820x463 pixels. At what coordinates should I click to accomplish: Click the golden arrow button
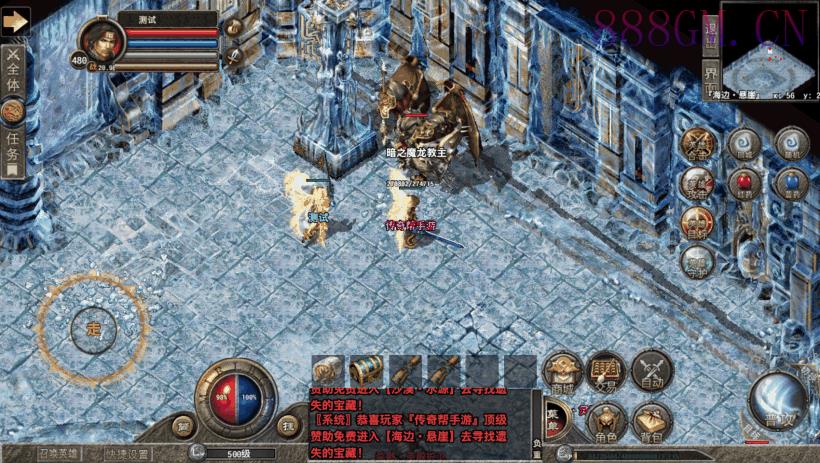point(15,20)
